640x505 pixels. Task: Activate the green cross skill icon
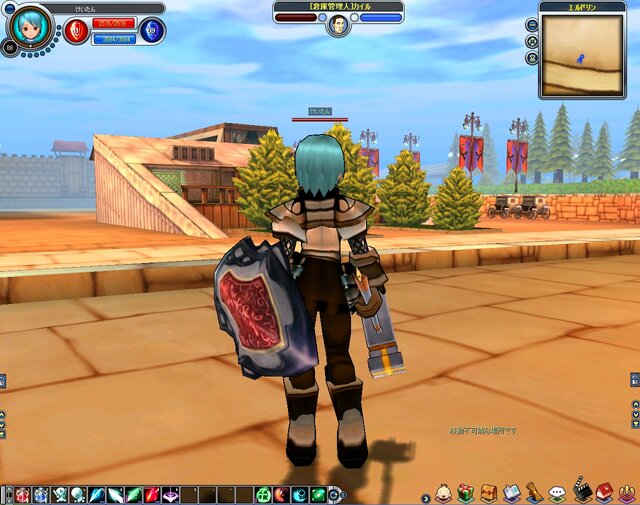pos(263,494)
